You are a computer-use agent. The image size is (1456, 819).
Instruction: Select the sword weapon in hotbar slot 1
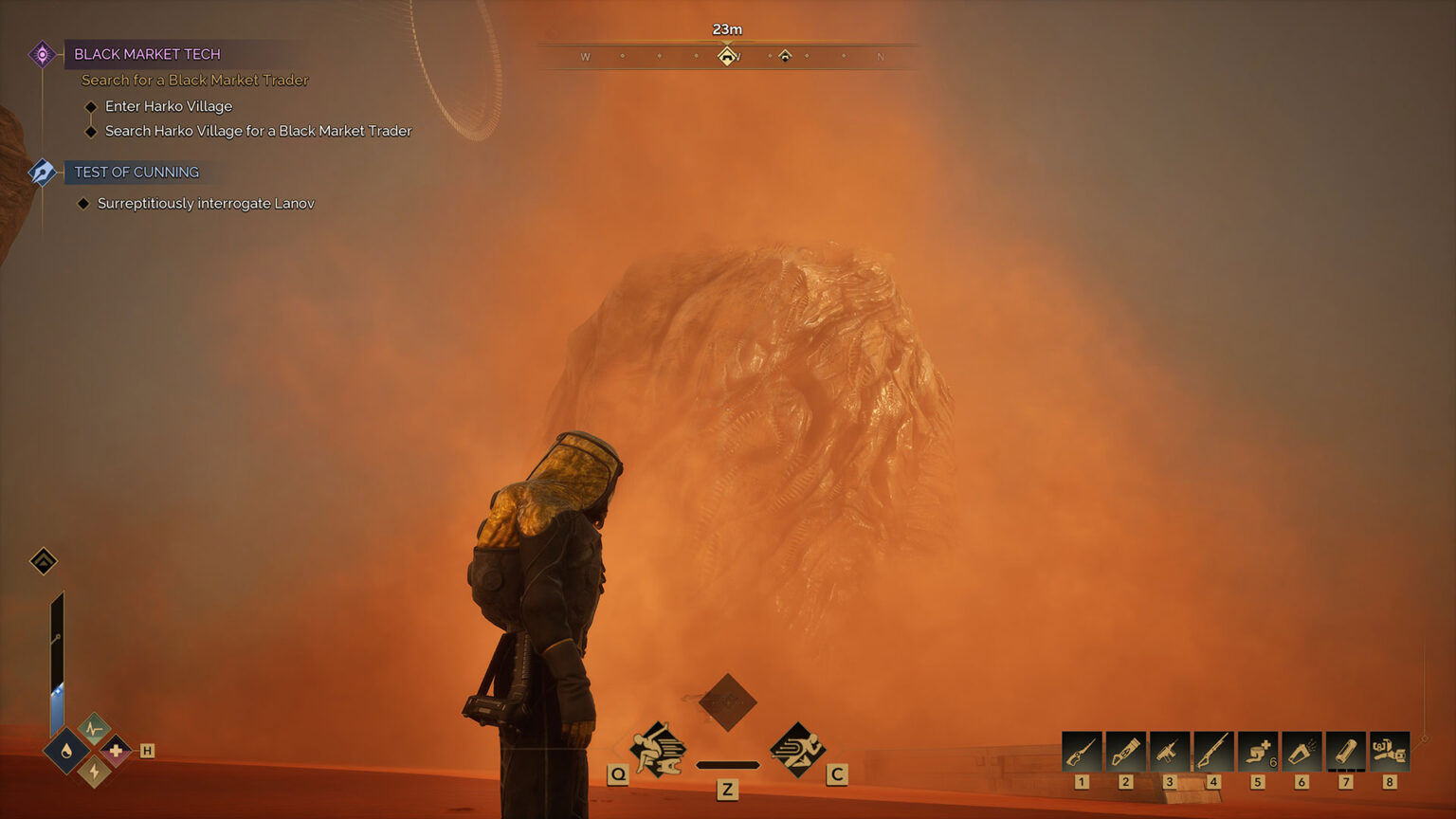[x=1082, y=752]
